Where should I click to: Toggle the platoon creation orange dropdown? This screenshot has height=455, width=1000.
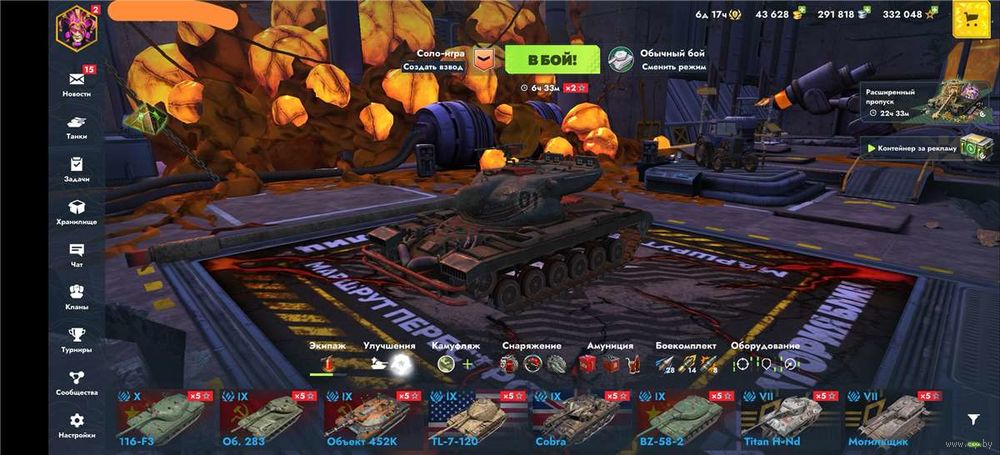[x=484, y=59]
